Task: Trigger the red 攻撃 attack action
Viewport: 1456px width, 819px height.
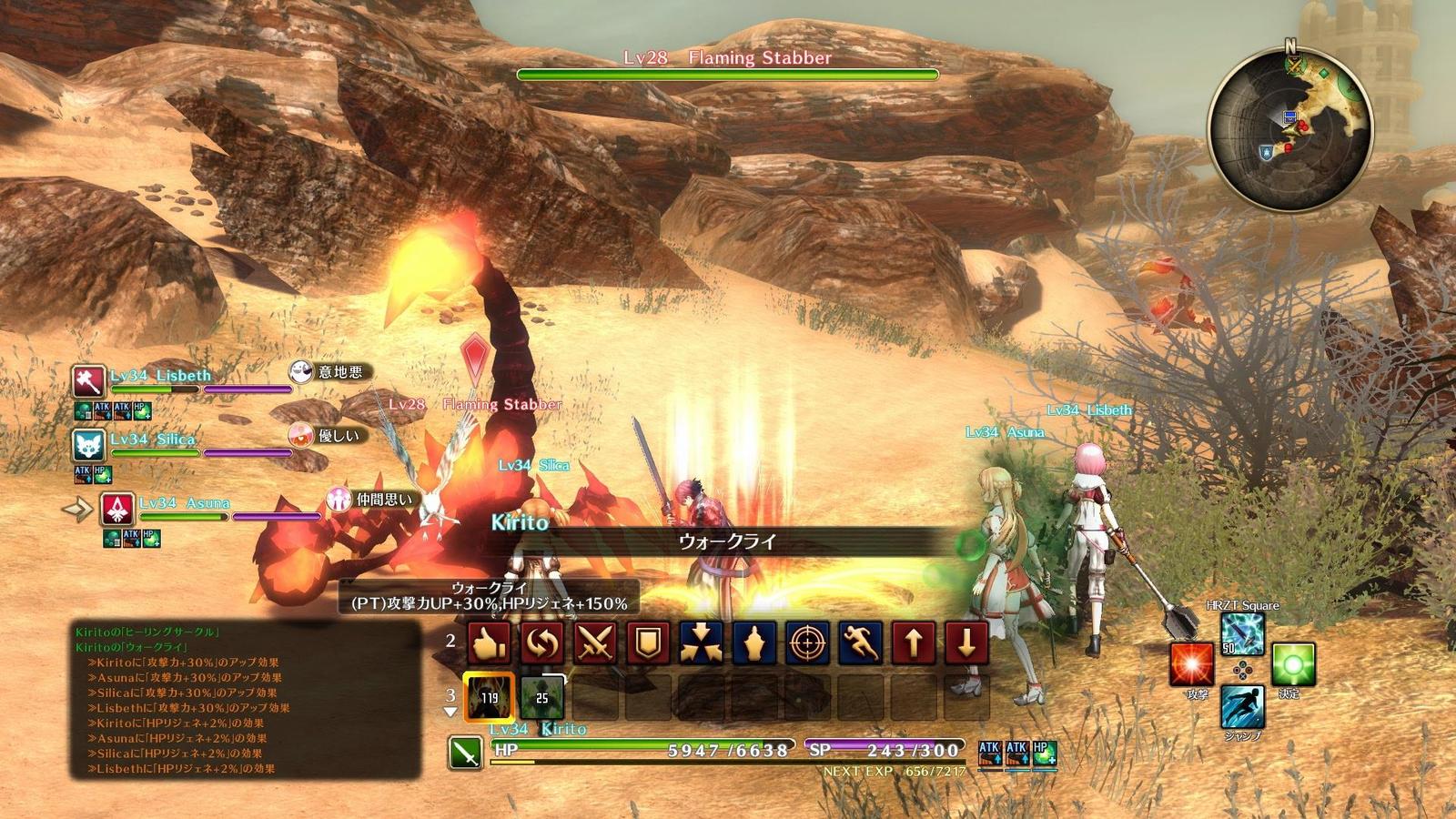Action: coord(1192,665)
